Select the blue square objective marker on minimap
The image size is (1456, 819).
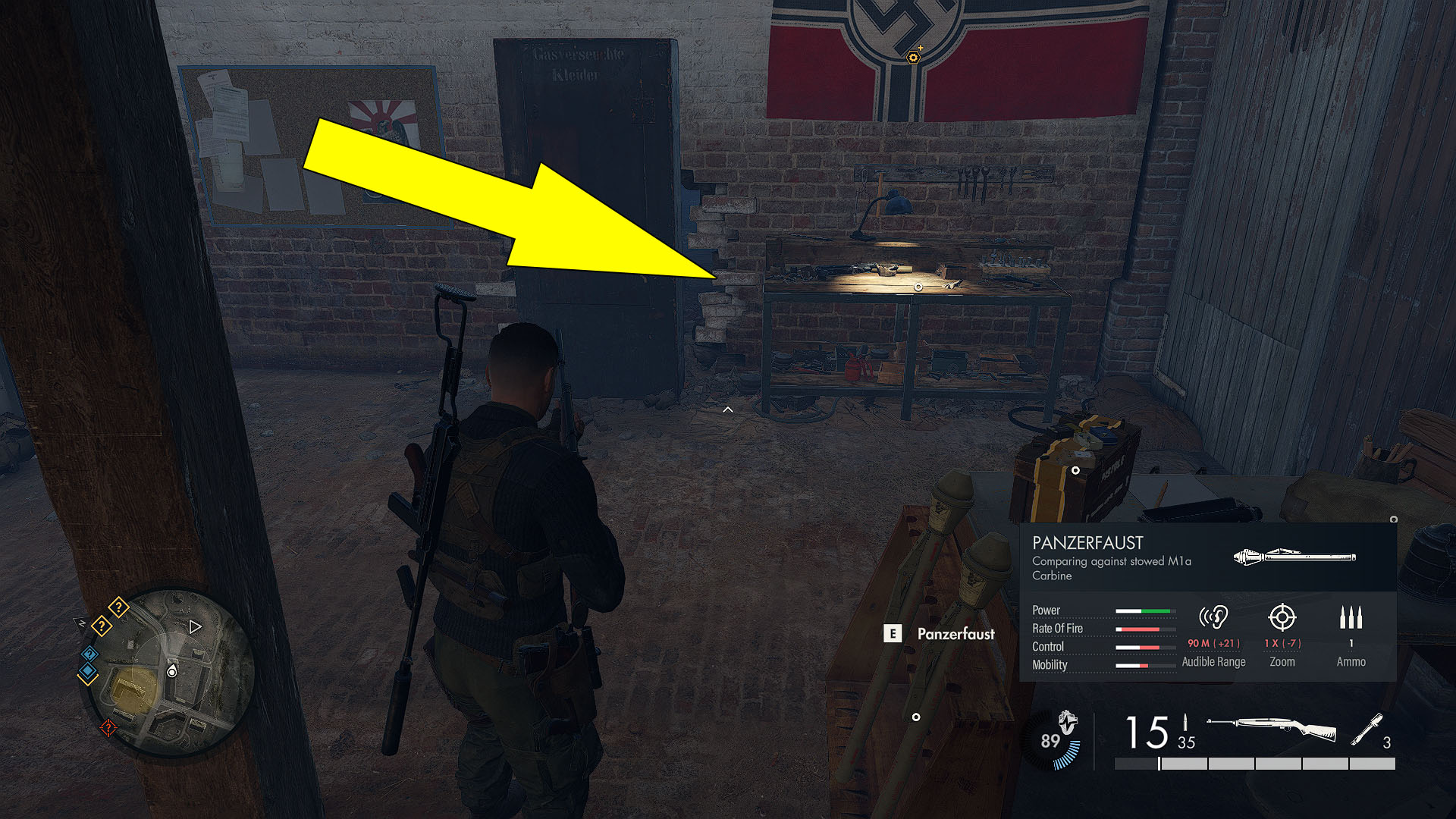[x=89, y=670]
